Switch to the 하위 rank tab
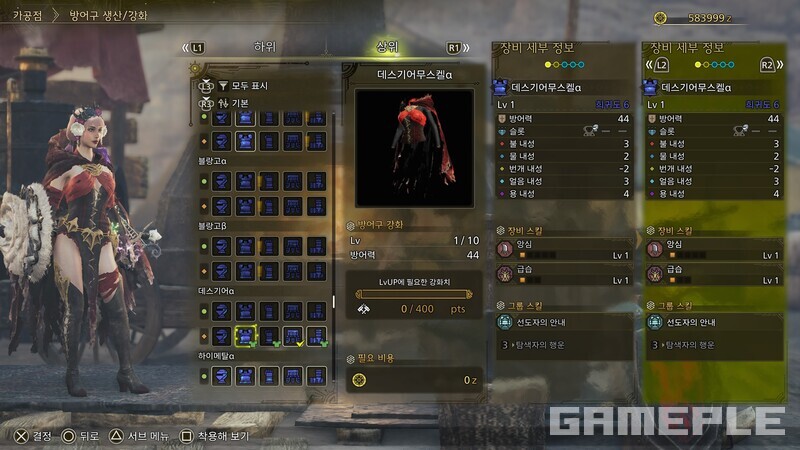 (265, 47)
